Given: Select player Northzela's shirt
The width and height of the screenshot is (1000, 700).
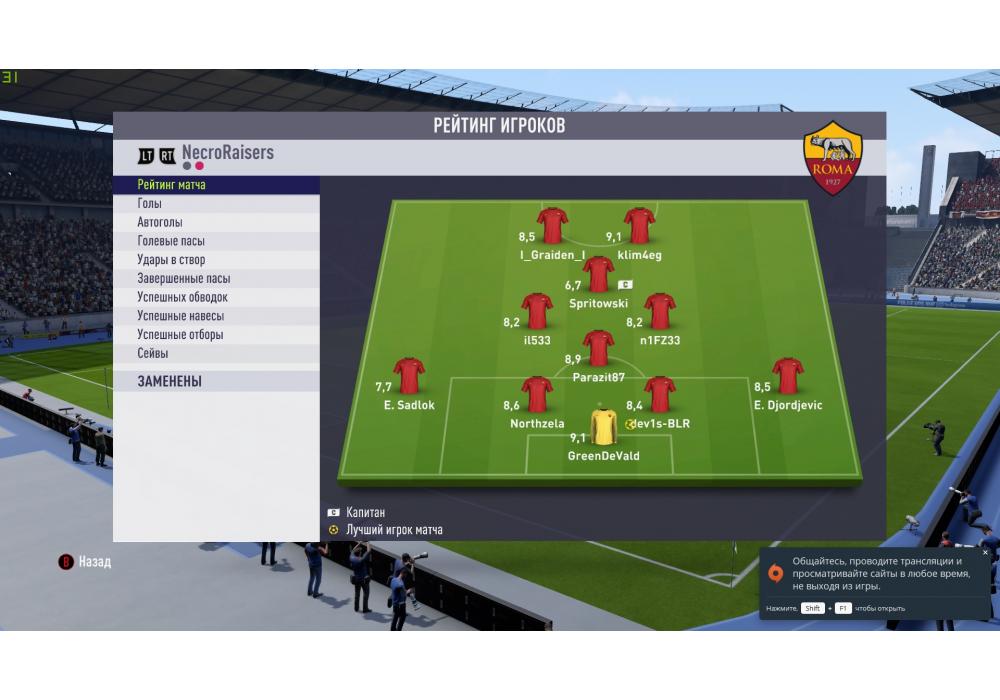Looking at the screenshot, I should [x=537, y=395].
